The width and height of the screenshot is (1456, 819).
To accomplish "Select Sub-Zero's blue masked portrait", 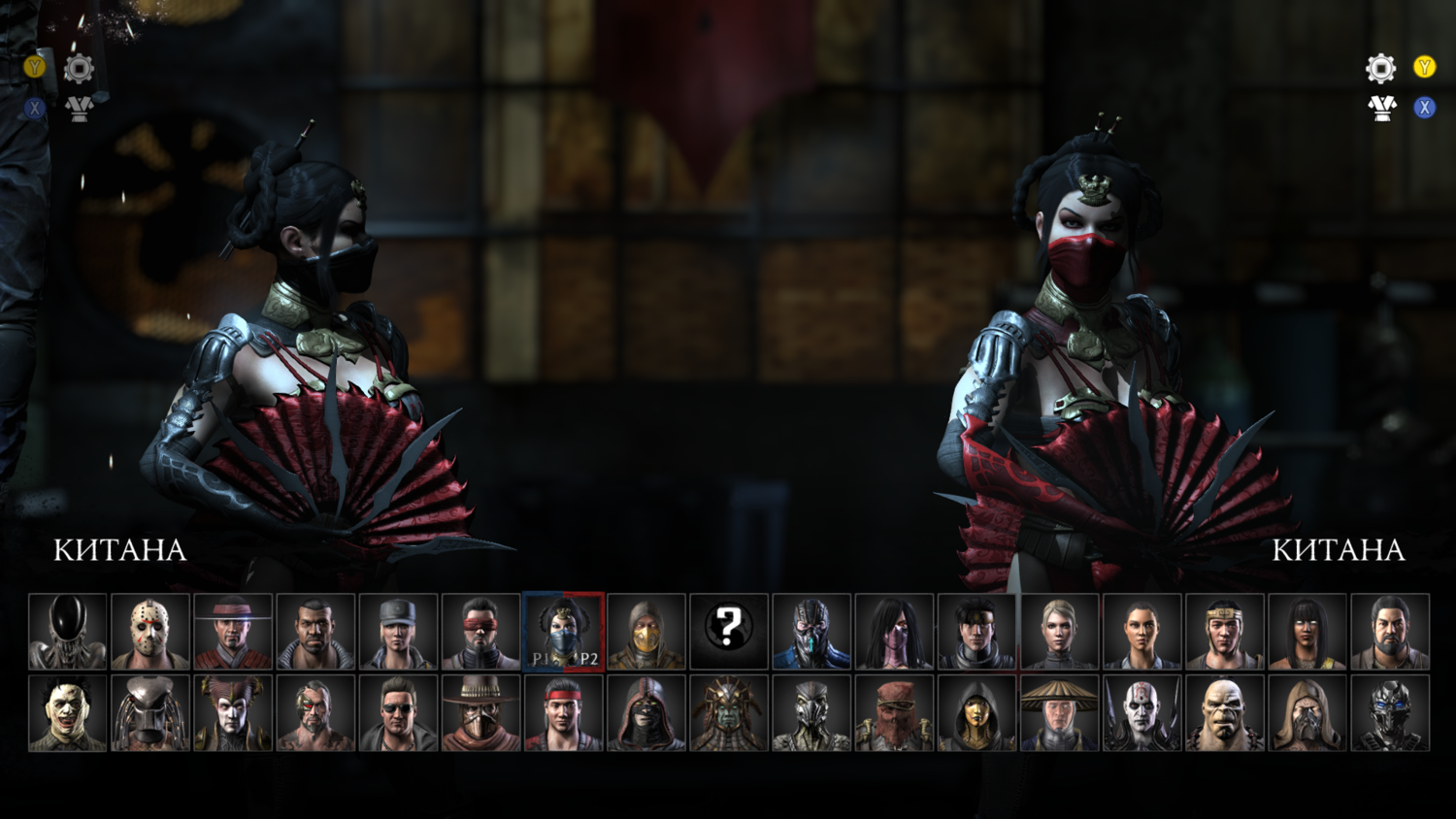I will [811, 632].
